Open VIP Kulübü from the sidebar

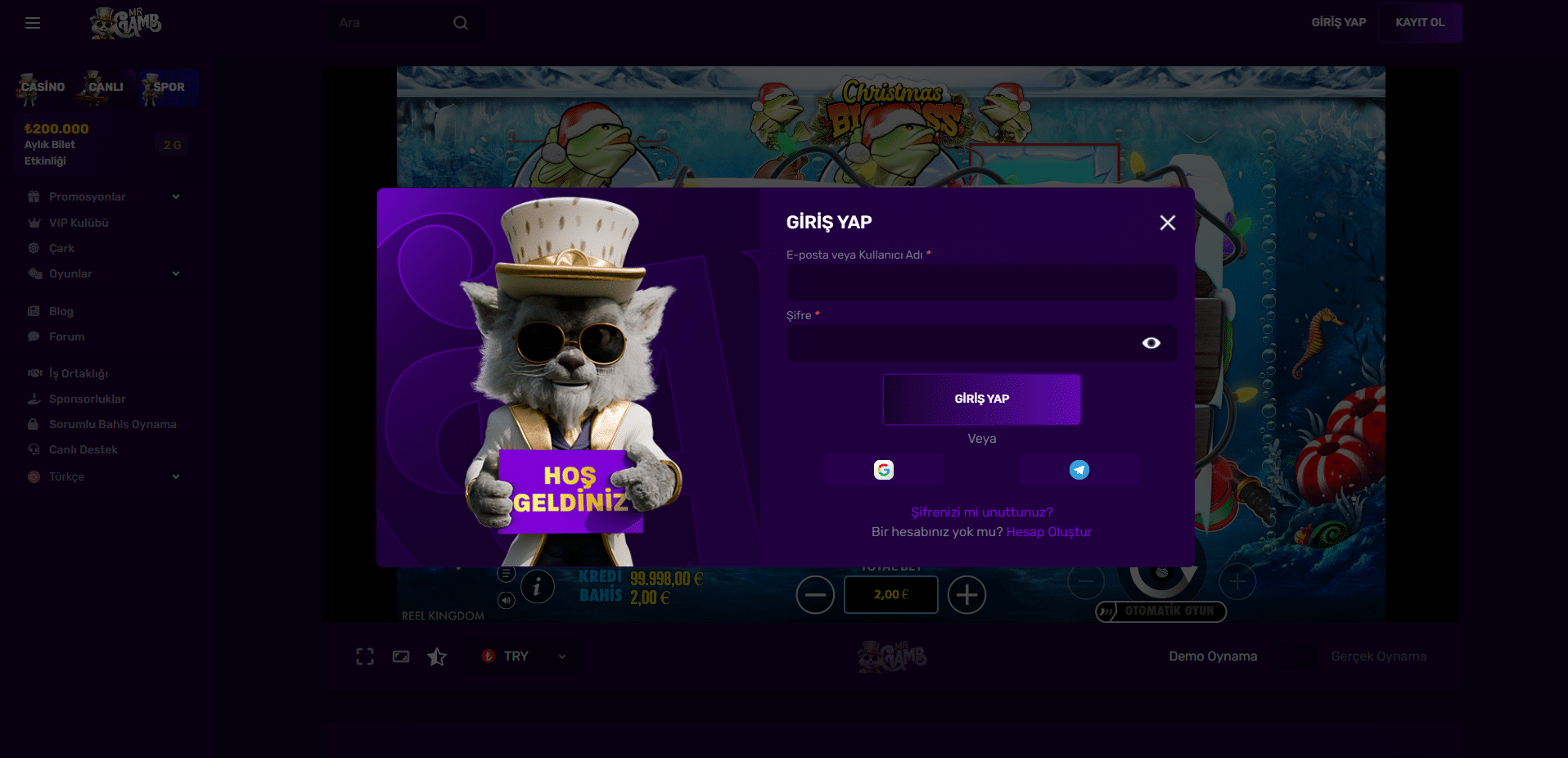79,223
